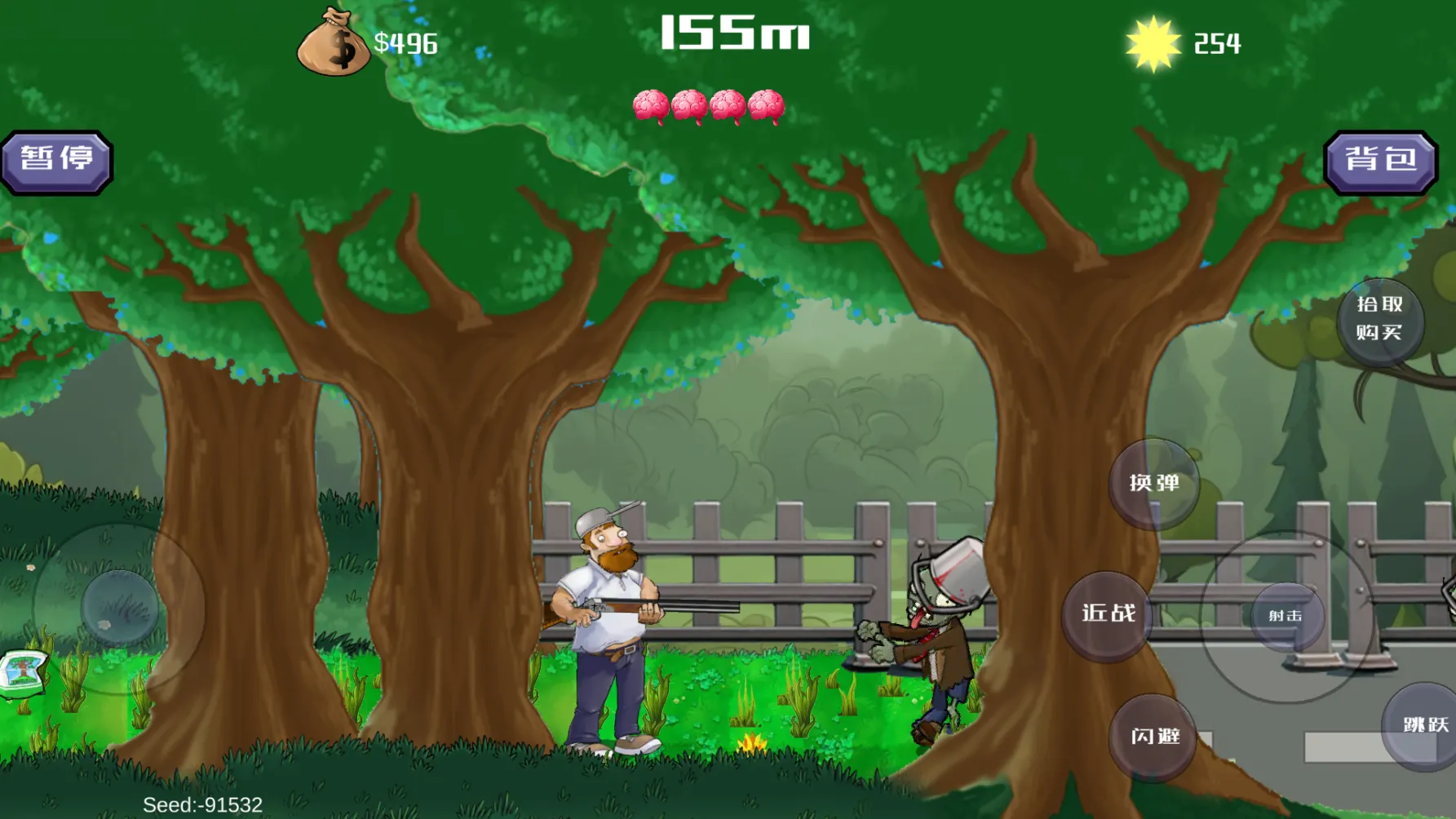Jump with the 跳跃 button
This screenshot has width=1456, height=819.
(1423, 725)
